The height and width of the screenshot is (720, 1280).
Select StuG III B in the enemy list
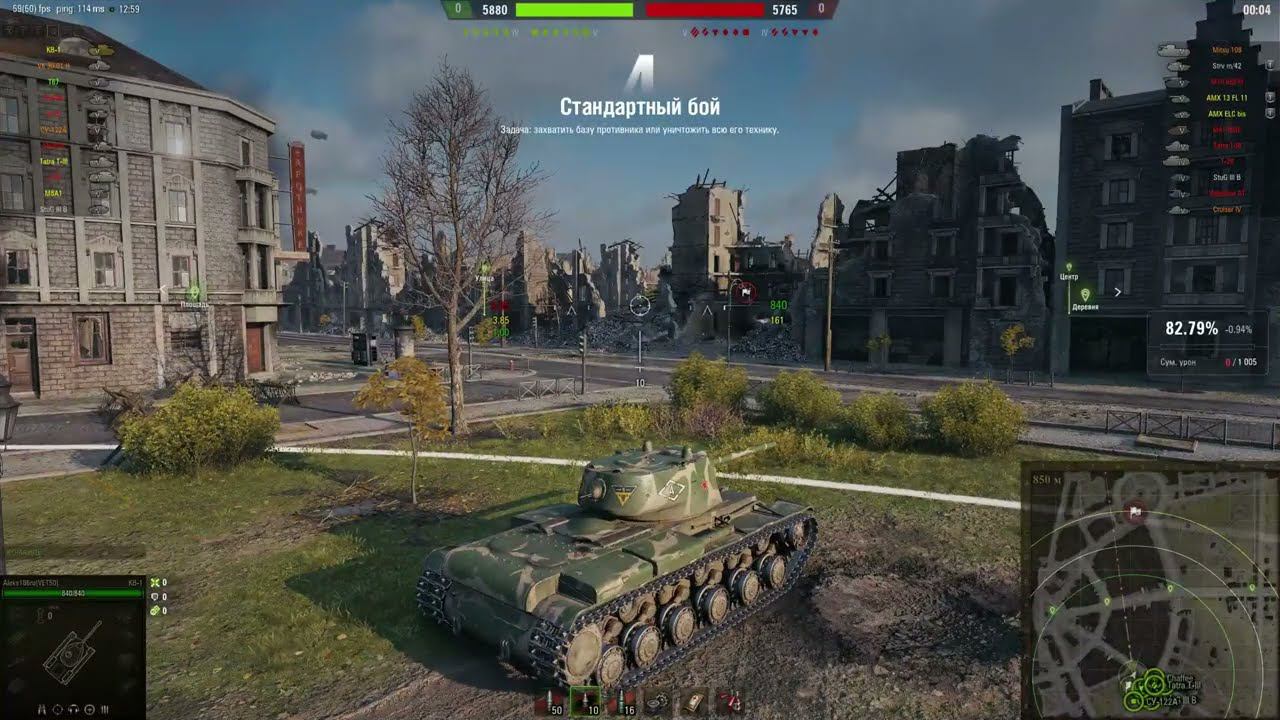tap(1225, 177)
